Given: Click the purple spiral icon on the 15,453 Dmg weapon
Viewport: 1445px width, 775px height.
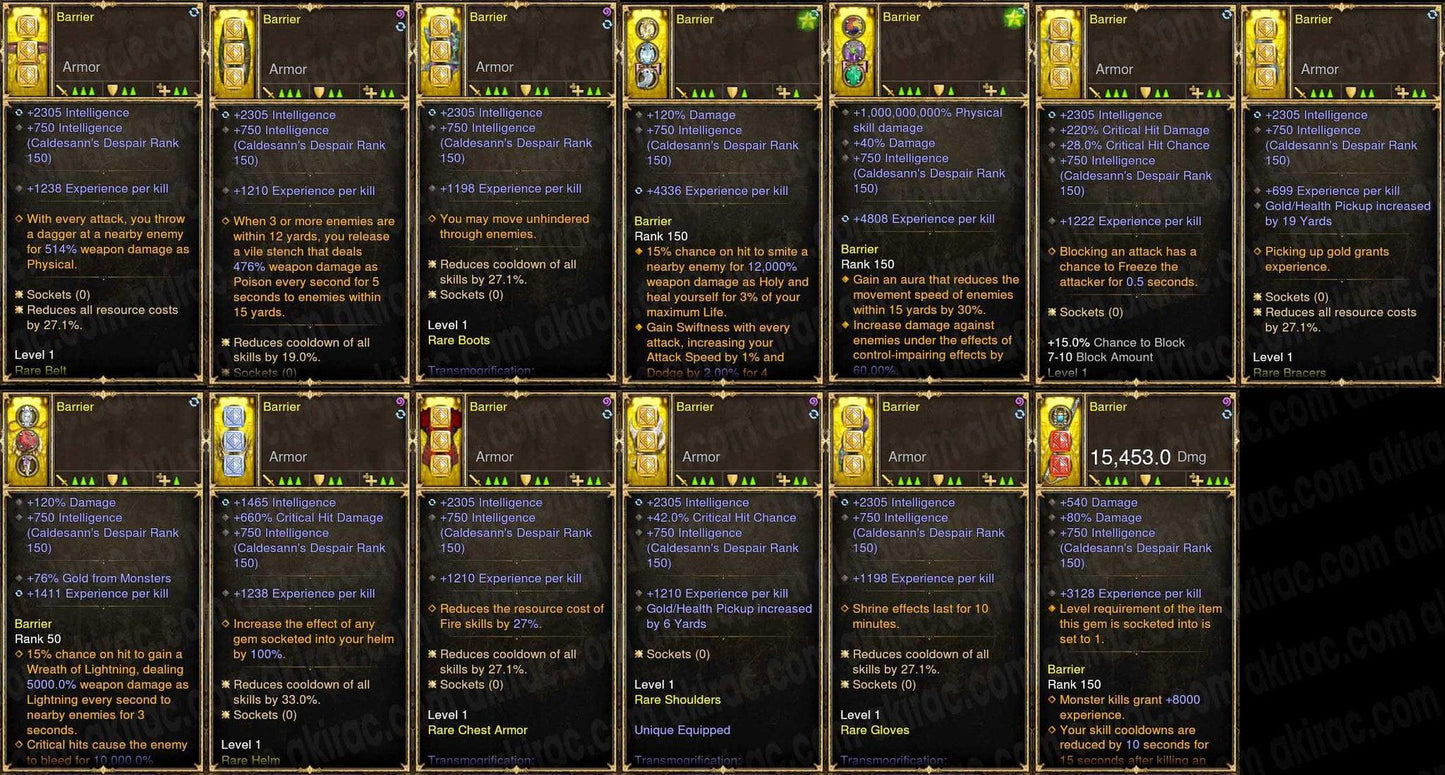Looking at the screenshot, I should click(1226, 403).
